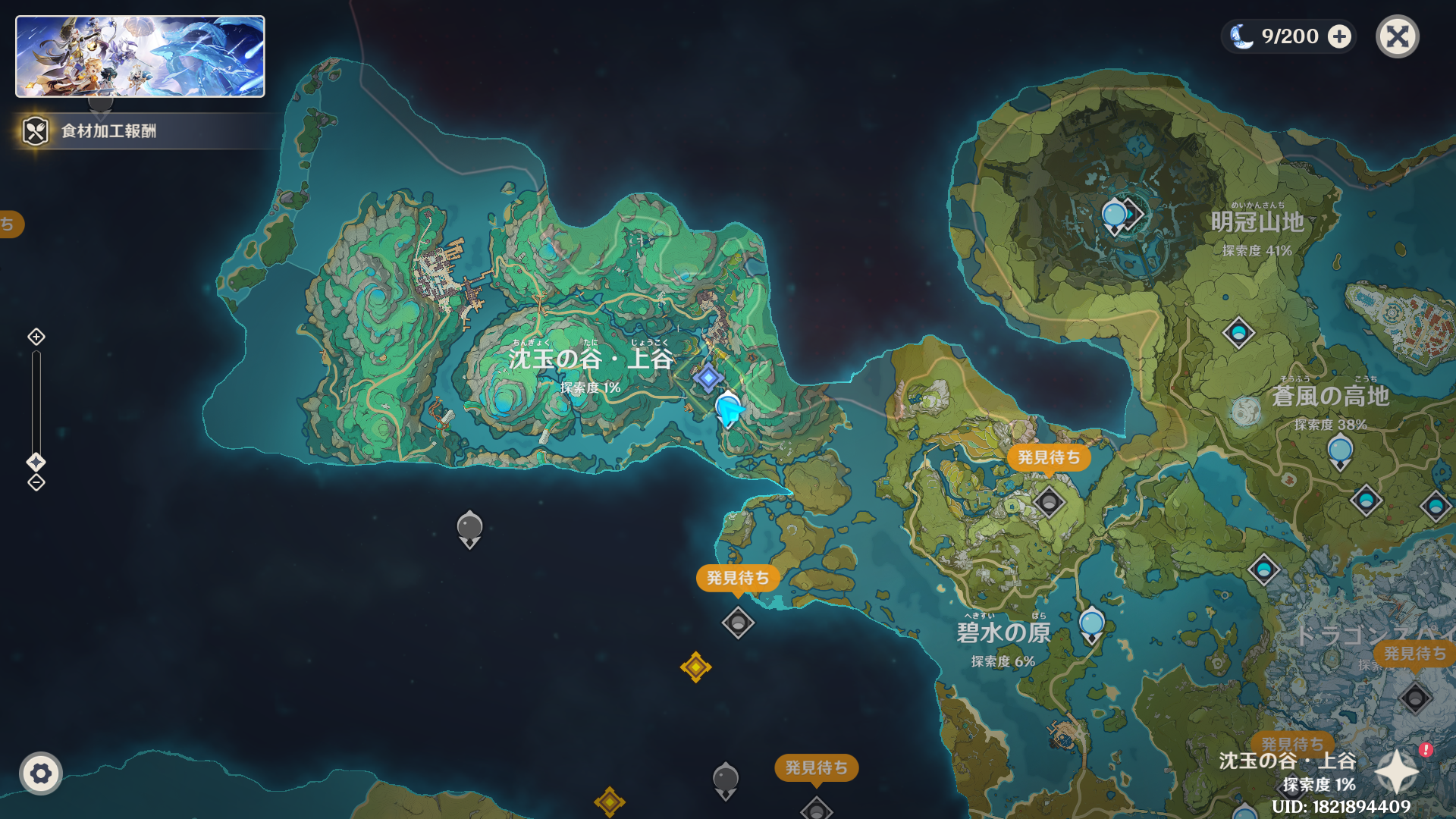
Task: Select the blue quest marker near 沈玉の谷・上谷
Action: click(x=708, y=377)
